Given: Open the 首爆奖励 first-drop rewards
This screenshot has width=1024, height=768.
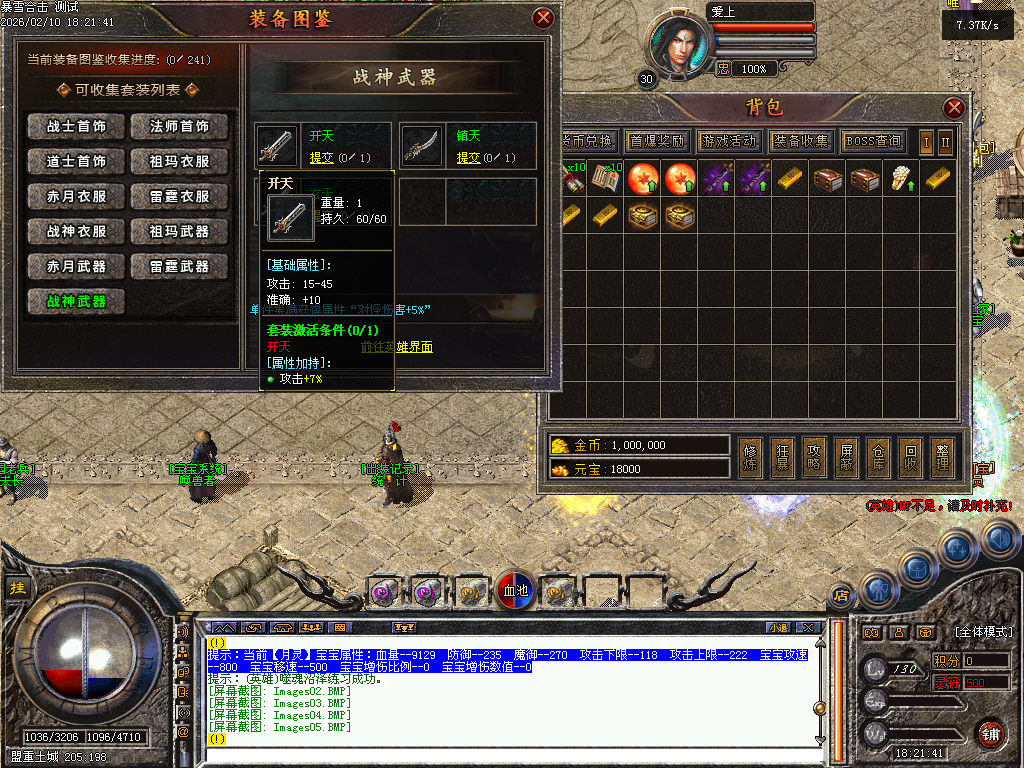Looking at the screenshot, I should point(656,141).
